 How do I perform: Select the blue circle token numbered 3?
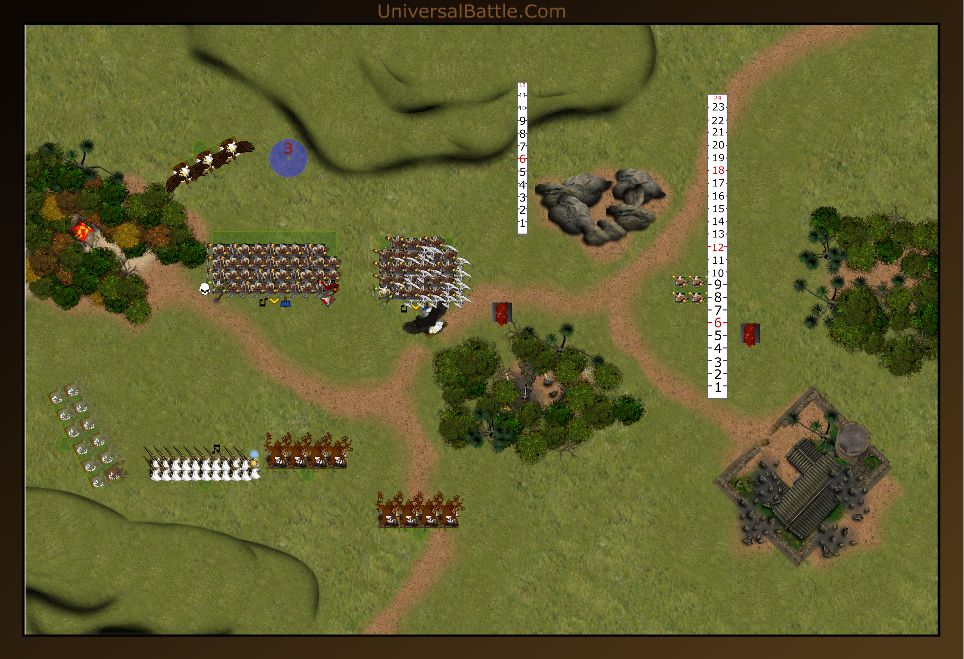tap(288, 157)
